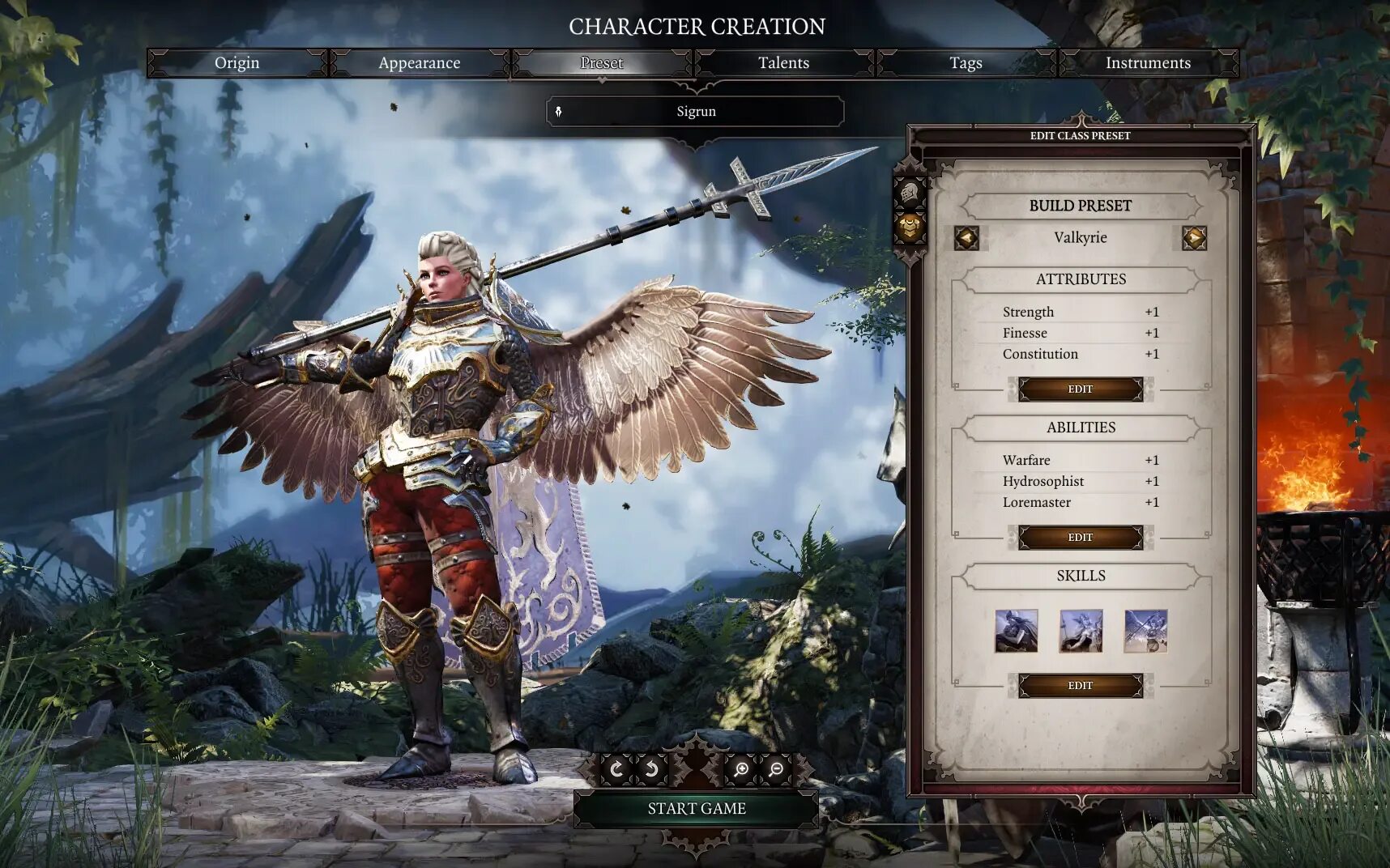Click the Sigrun character name field
Screen dimensions: 1390x868
click(x=696, y=112)
